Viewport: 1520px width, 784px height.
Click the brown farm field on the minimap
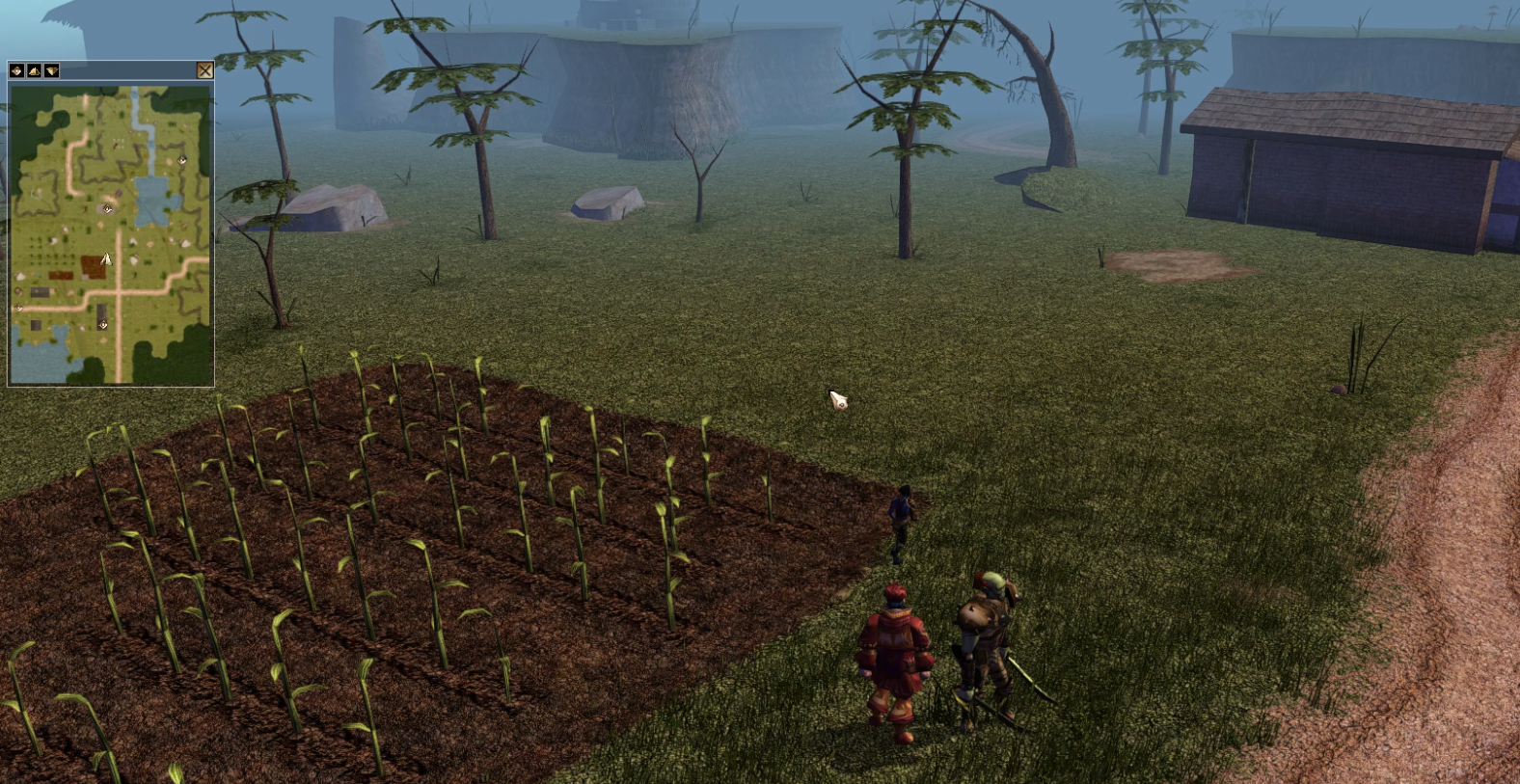click(93, 265)
